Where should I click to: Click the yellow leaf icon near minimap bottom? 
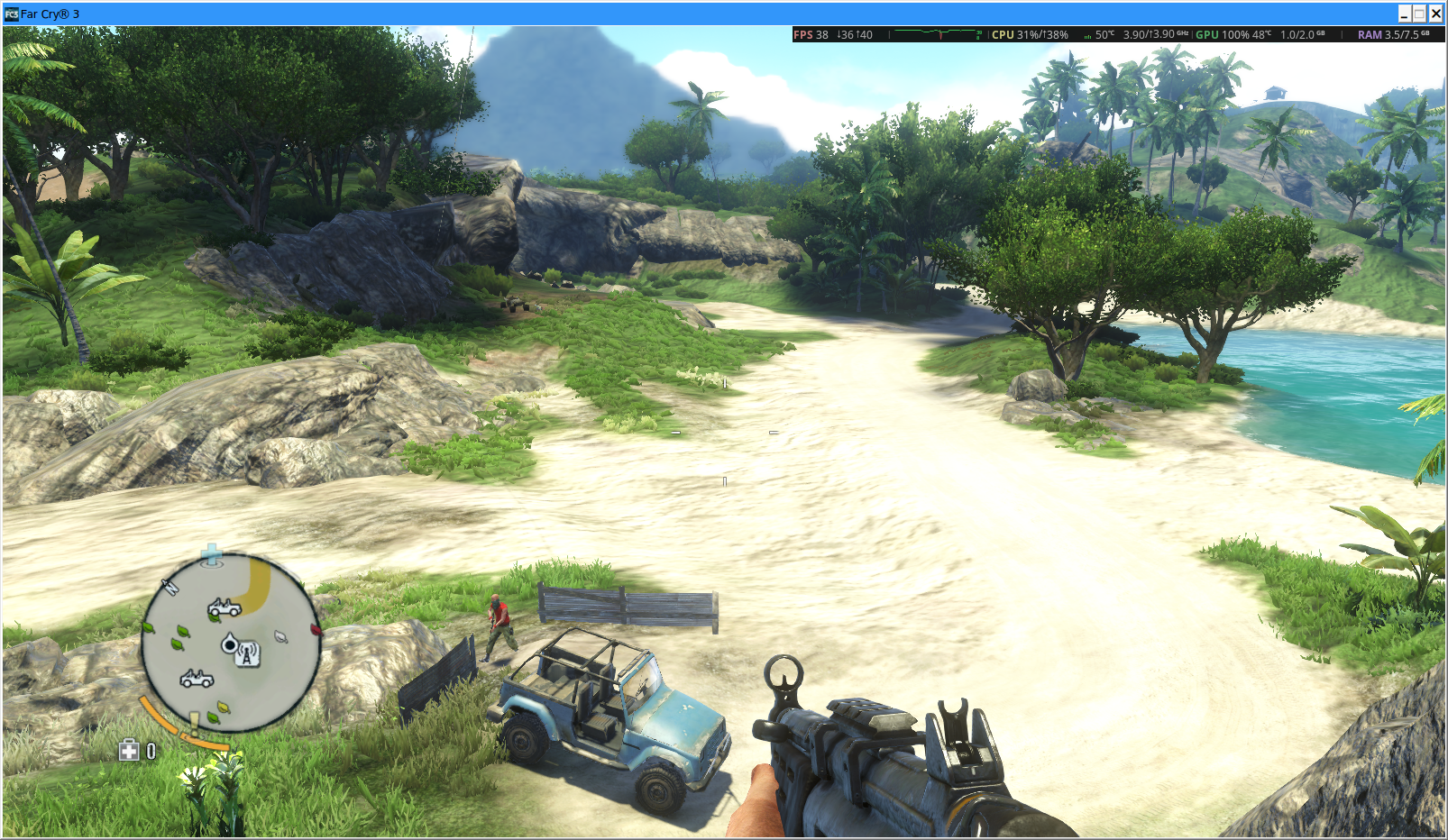[222, 707]
